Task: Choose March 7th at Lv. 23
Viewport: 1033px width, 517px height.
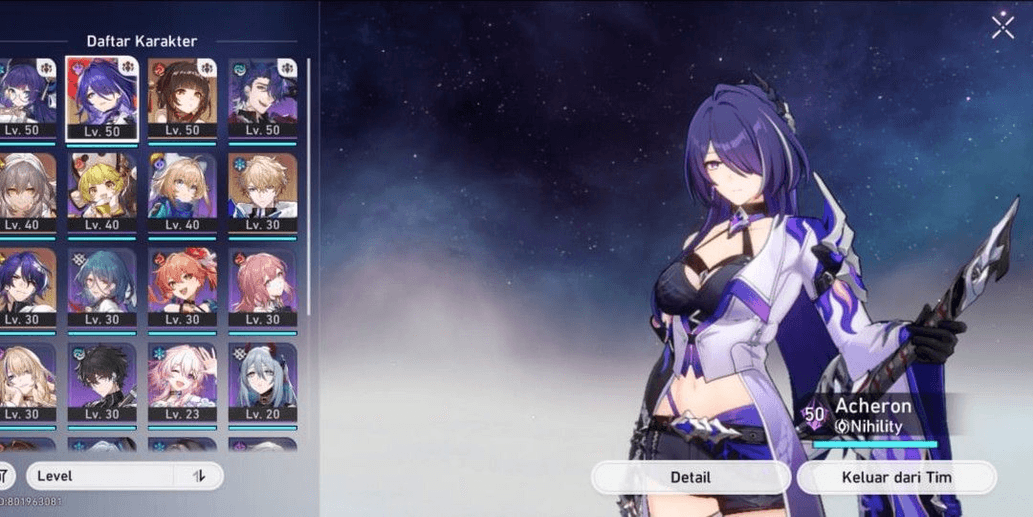Action: (x=182, y=381)
